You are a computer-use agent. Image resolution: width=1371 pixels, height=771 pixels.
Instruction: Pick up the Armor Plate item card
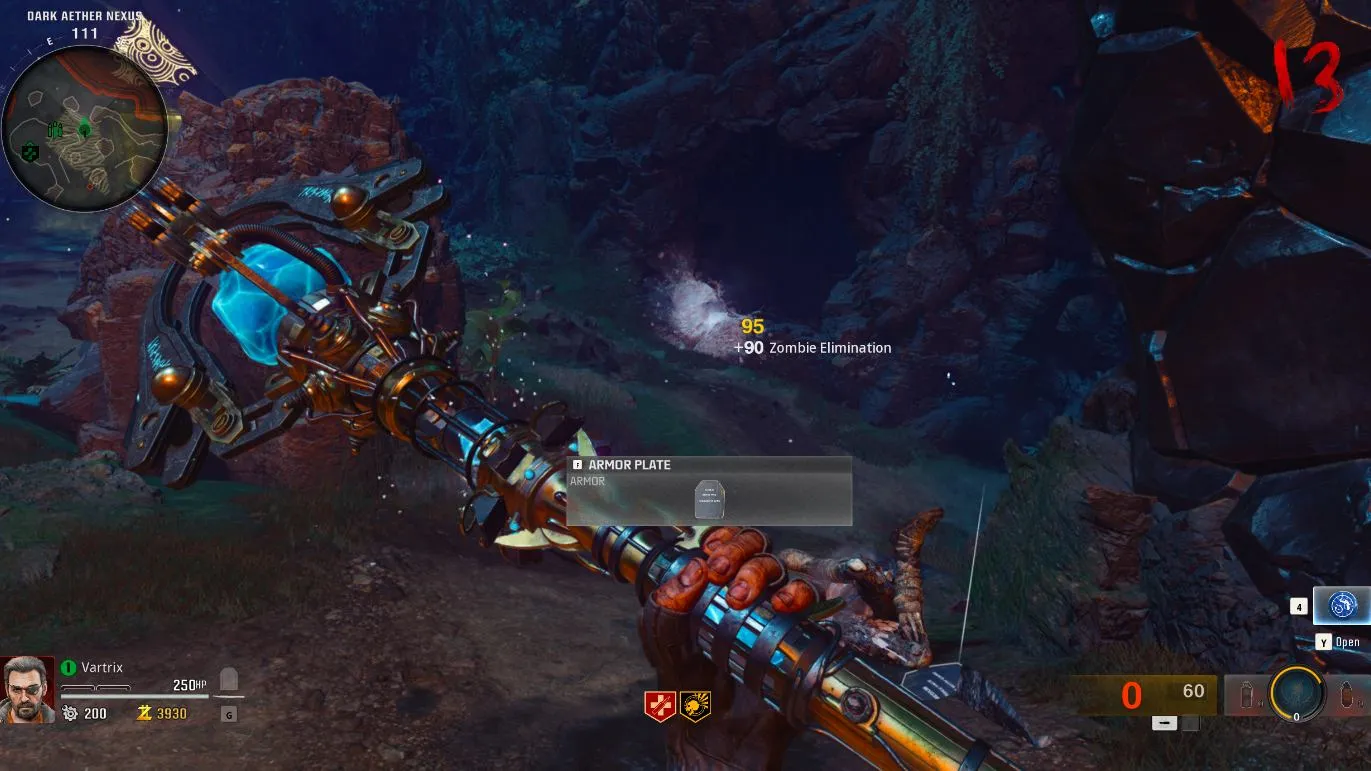pos(709,491)
